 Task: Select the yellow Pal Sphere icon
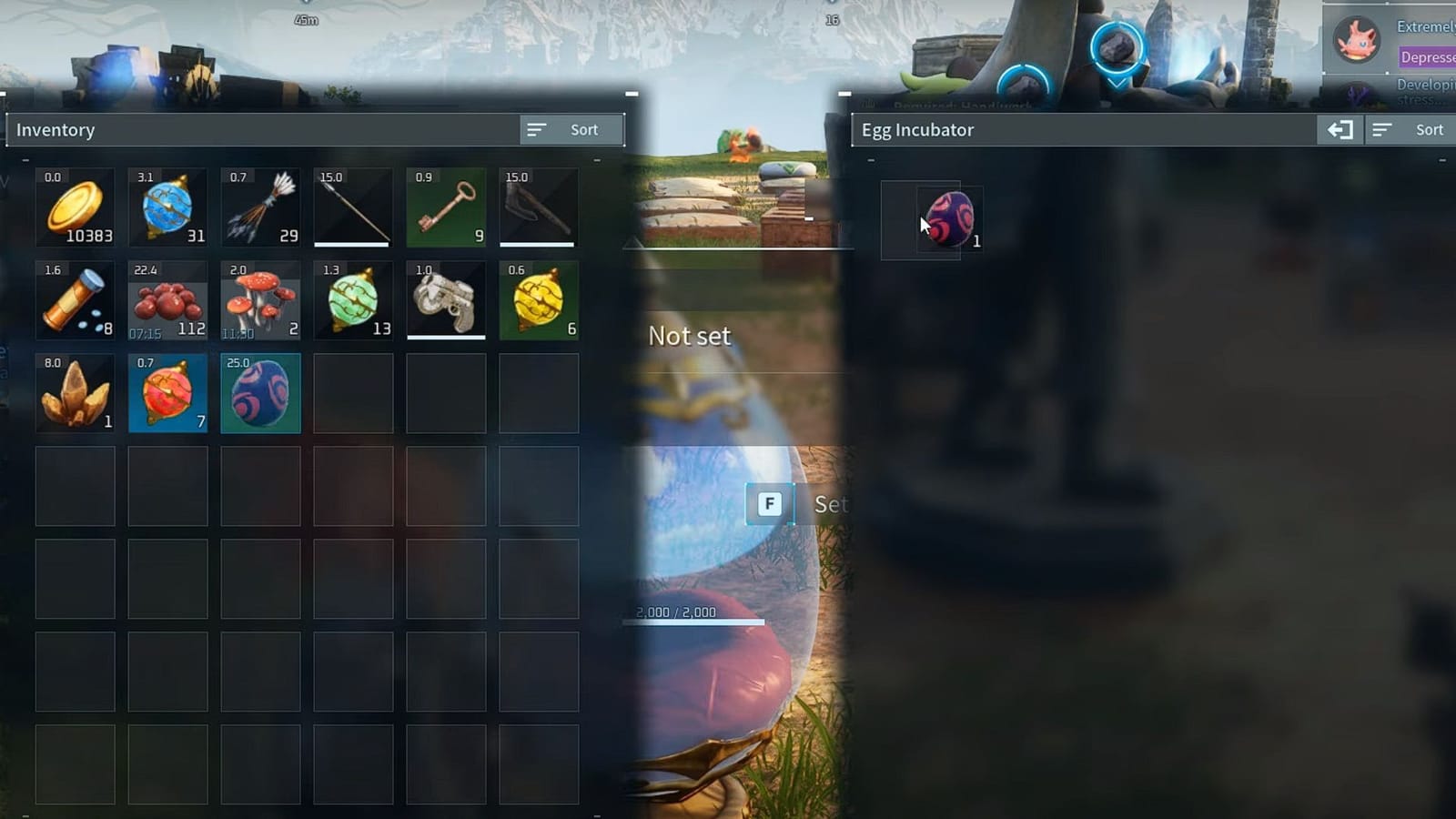pyautogui.click(x=539, y=300)
